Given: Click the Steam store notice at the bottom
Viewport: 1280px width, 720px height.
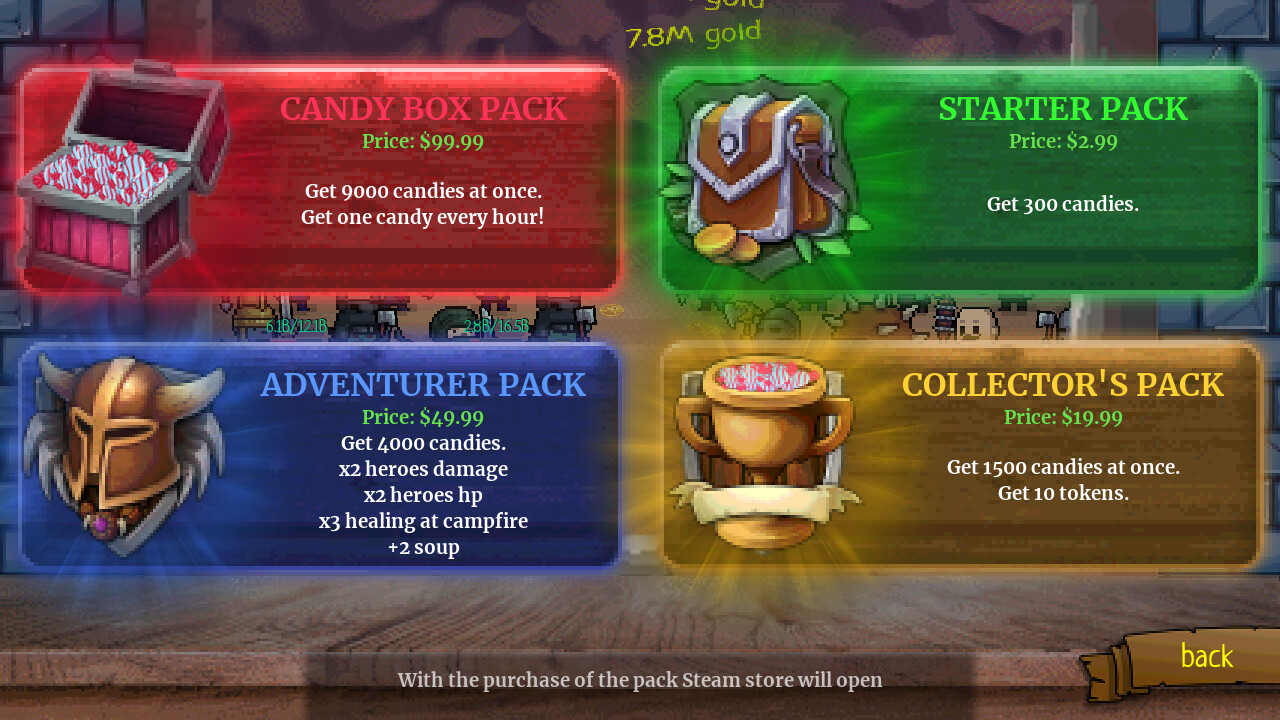Looking at the screenshot, I should (640, 679).
